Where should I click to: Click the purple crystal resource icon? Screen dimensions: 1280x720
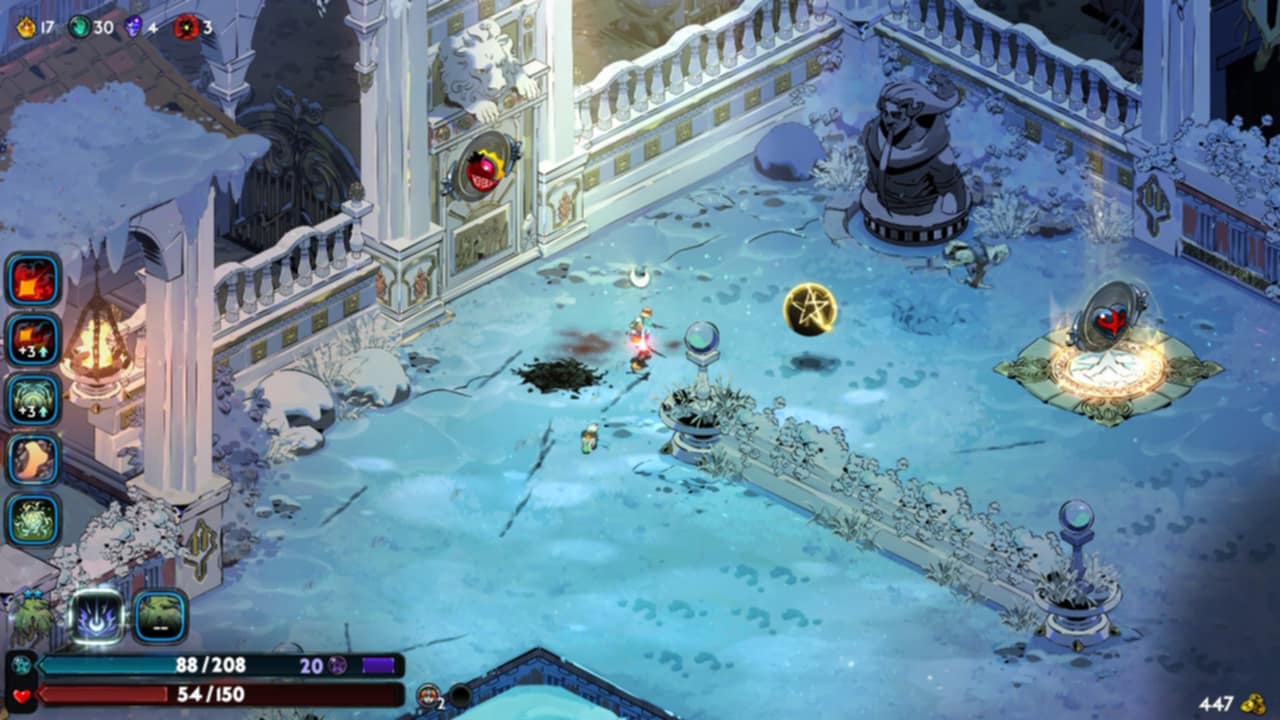pyautogui.click(x=133, y=27)
